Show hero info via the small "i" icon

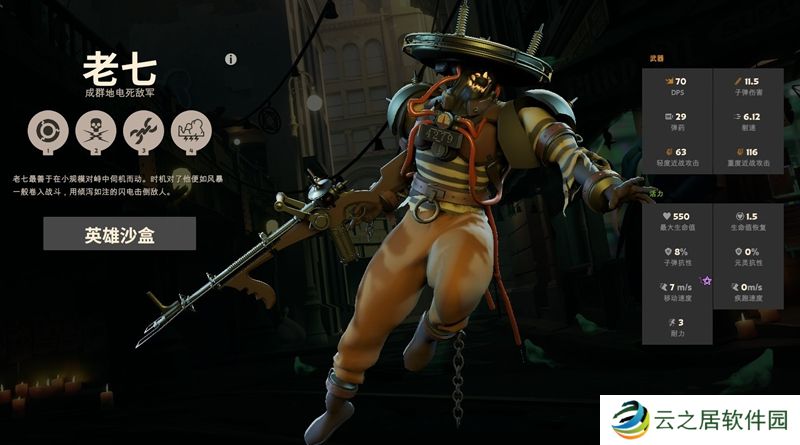(231, 60)
